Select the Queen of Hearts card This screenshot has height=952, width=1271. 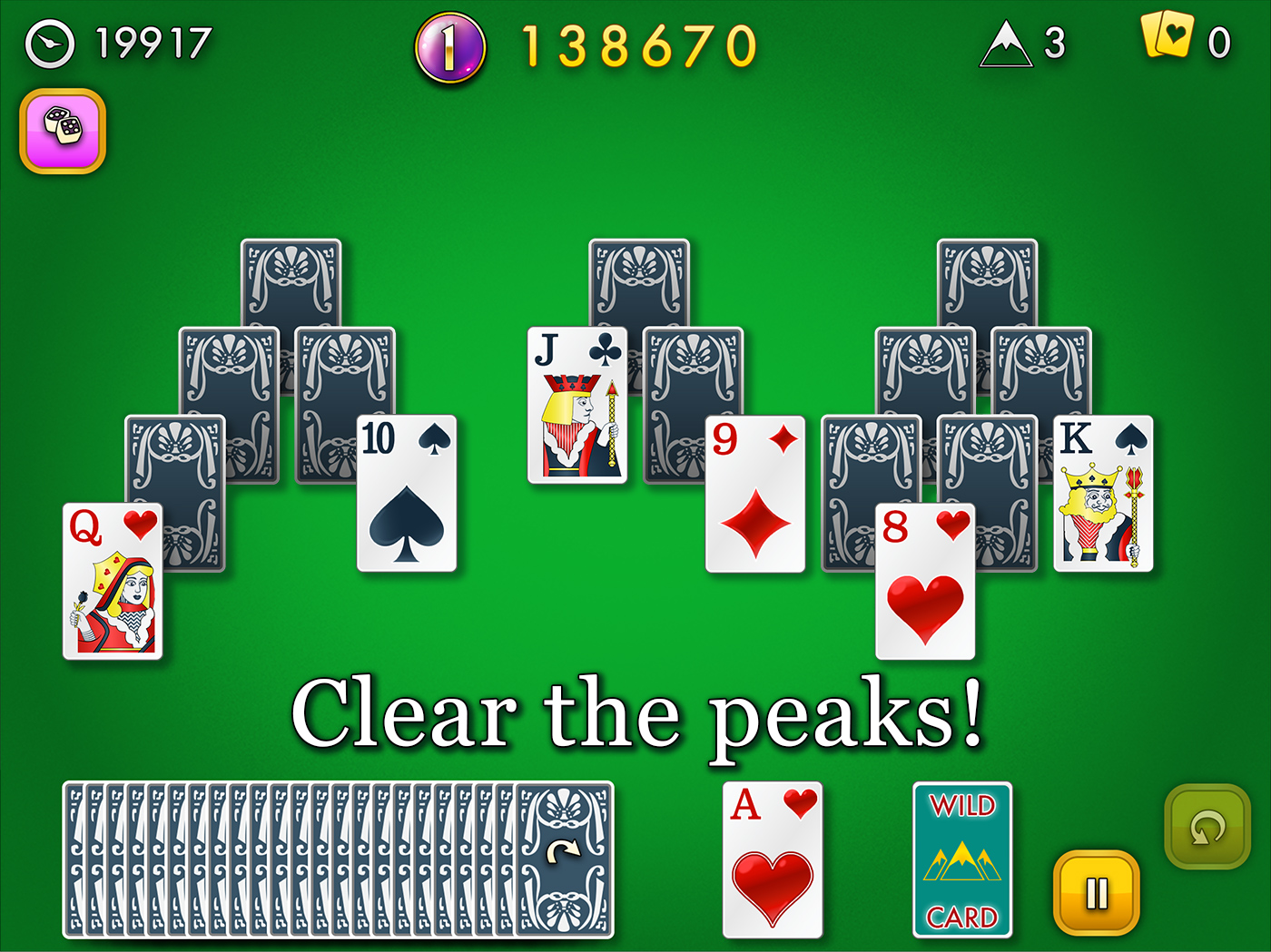[113, 581]
